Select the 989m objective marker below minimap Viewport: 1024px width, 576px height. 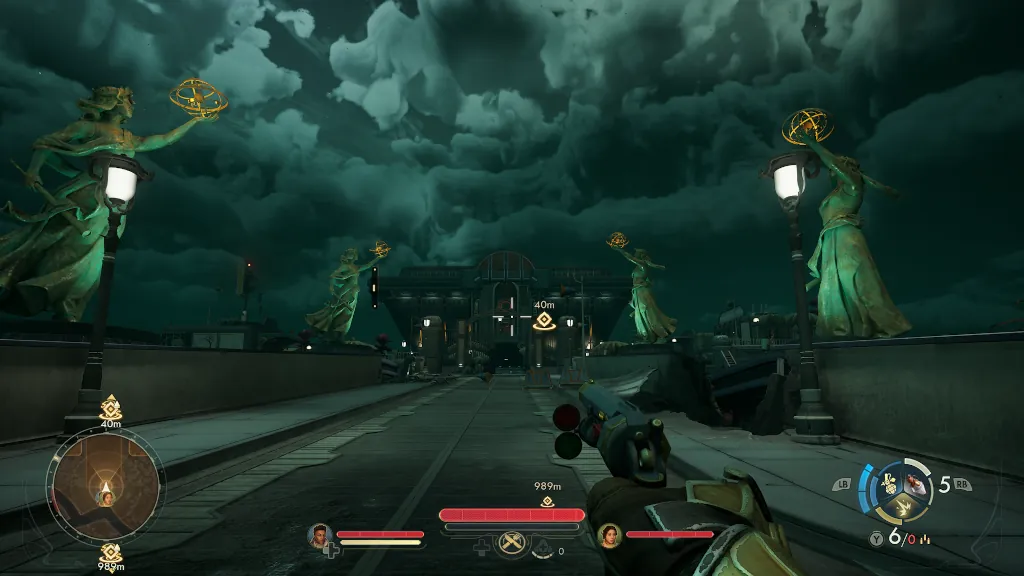coord(110,552)
